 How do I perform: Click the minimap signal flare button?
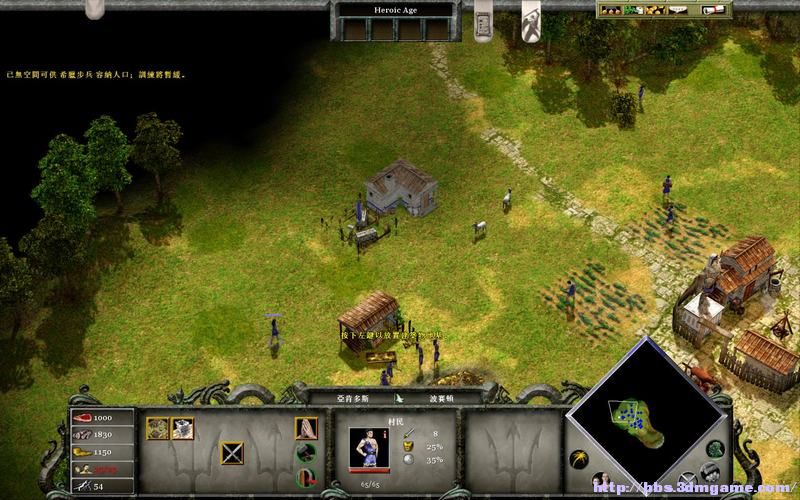click(577, 458)
